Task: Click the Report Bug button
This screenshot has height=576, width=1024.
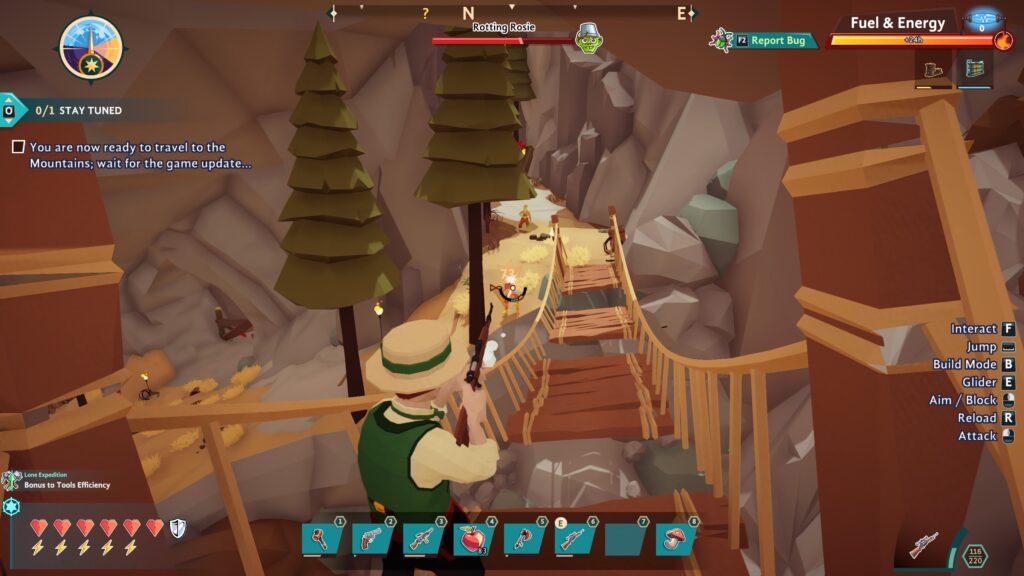Action: (776, 41)
